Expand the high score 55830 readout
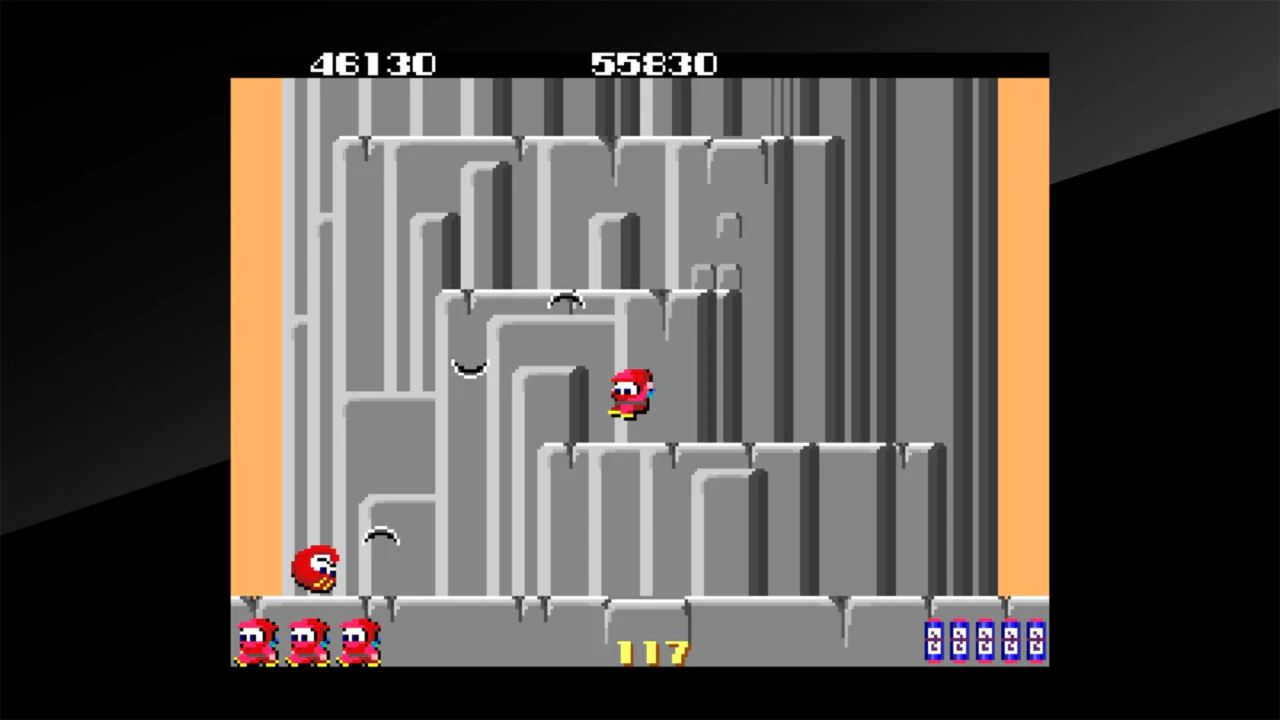The height and width of the screenshot is (720, 1280). 654,64
